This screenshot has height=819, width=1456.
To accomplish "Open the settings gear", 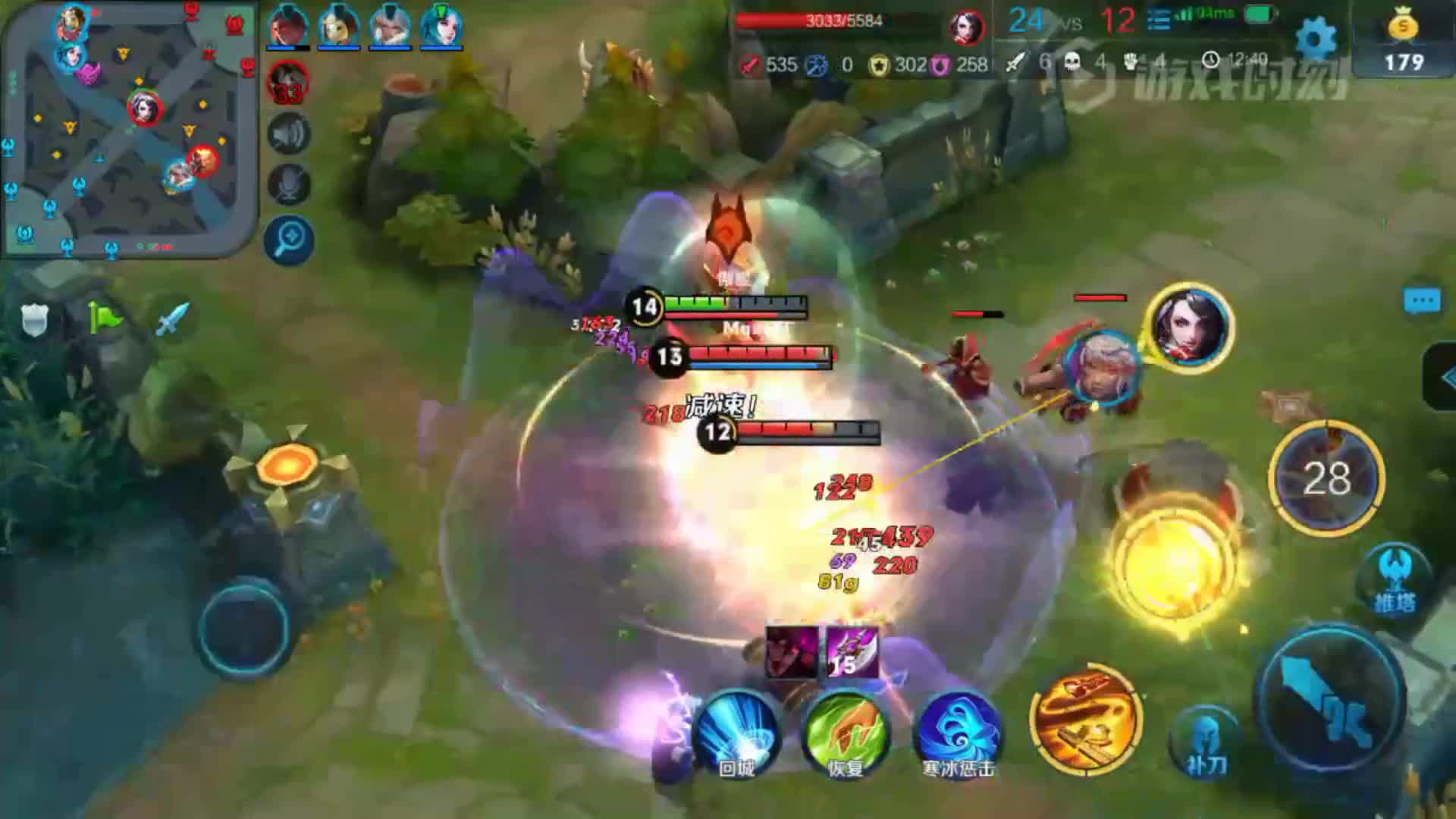I will pos(1316,38).
